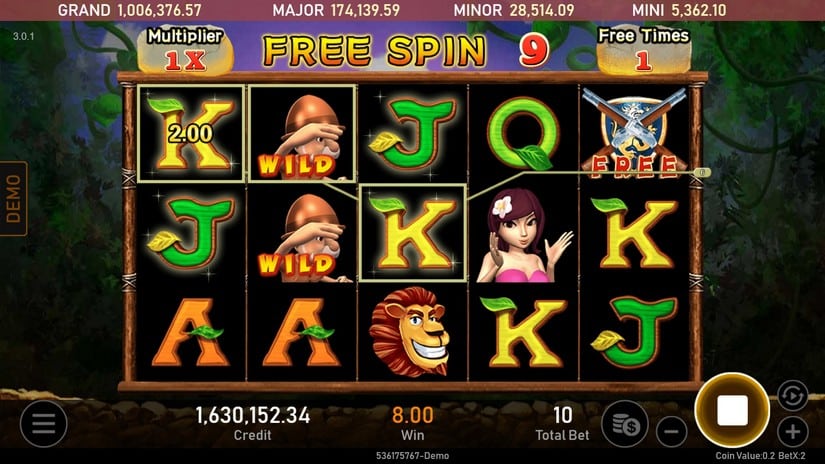Increase the bet with the plus button
The image size is (825, 464).
click(x=793, y=432)
